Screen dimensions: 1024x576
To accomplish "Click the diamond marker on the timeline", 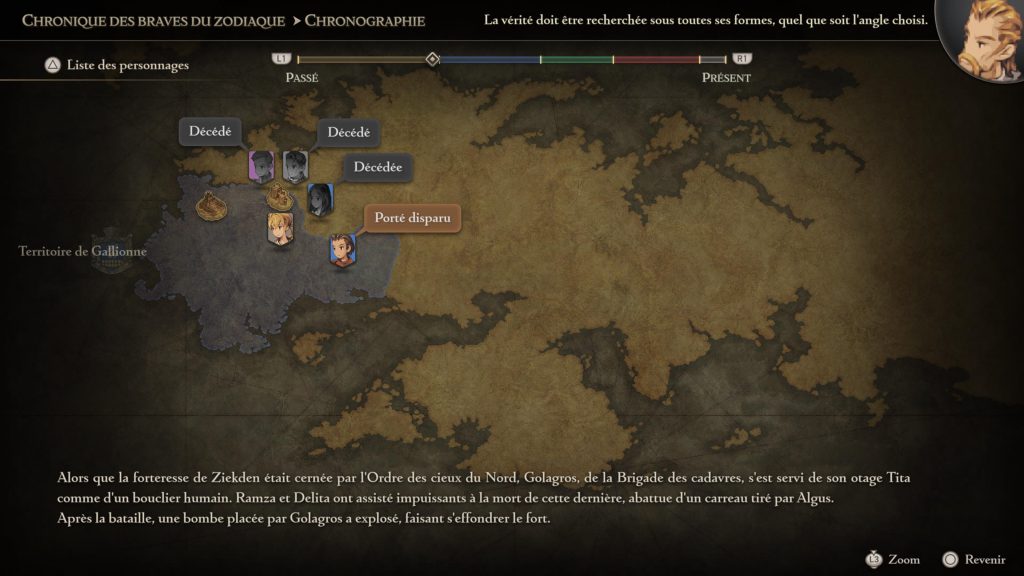I will 432,59.
